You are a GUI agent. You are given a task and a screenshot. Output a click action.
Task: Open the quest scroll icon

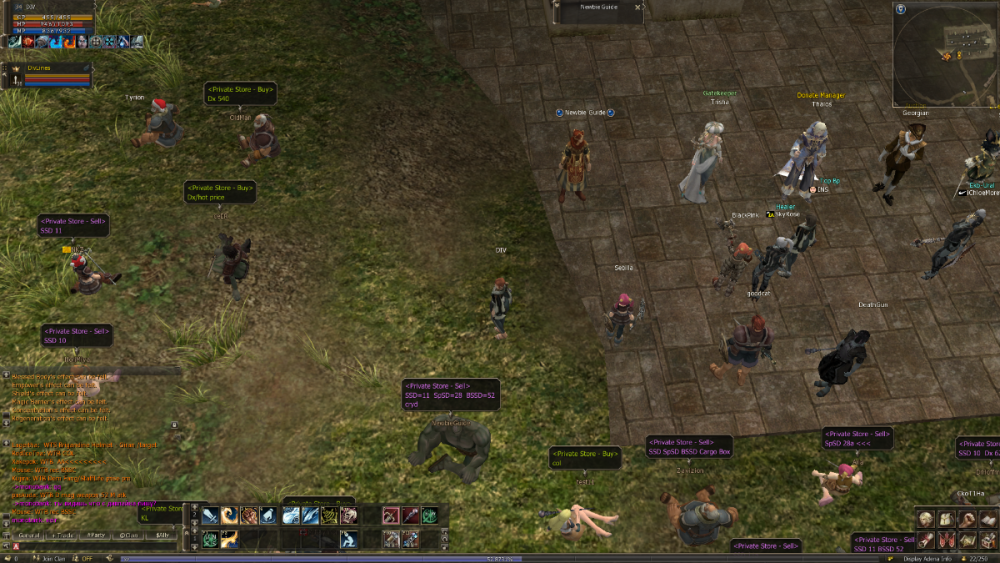point(927,540)
